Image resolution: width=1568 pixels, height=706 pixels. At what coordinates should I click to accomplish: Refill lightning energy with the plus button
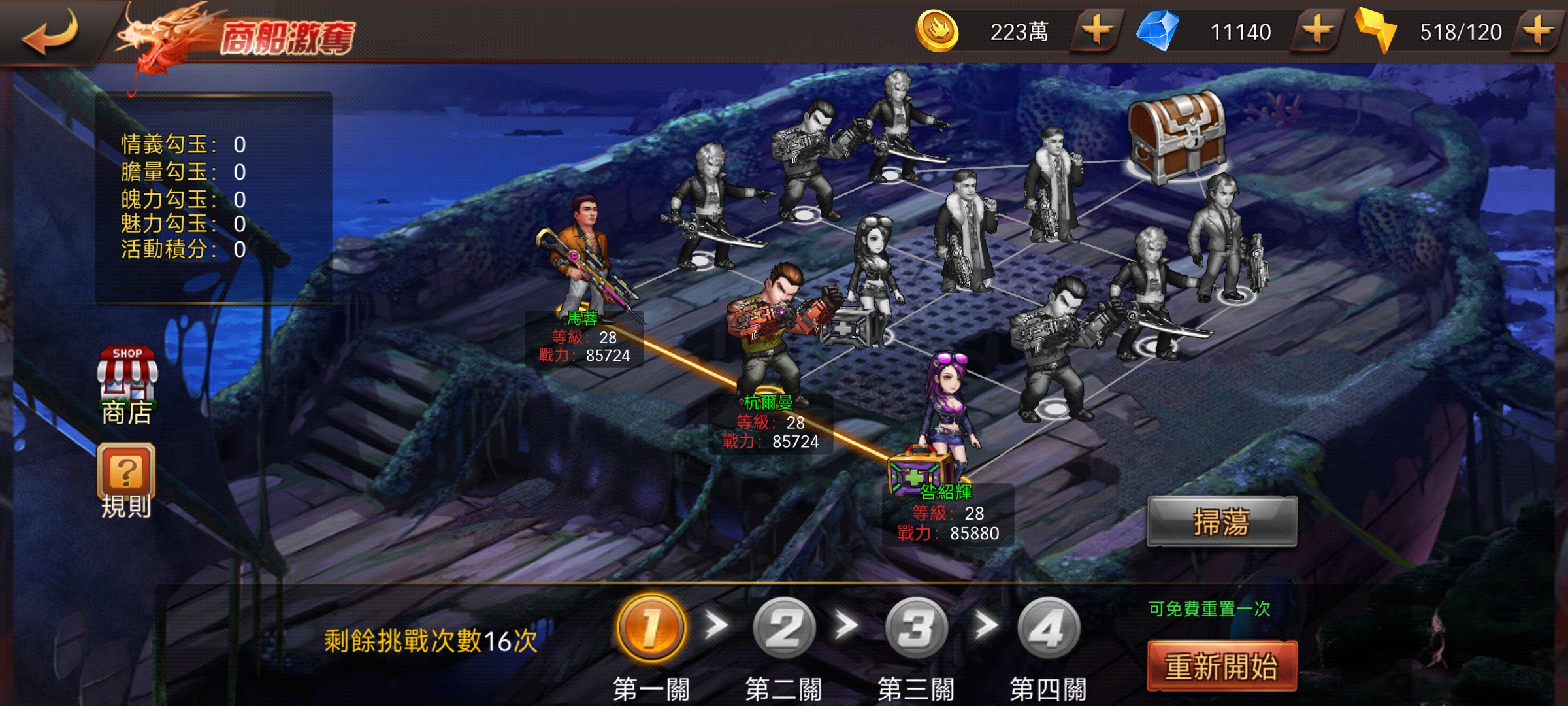(x=1538, y=31)
